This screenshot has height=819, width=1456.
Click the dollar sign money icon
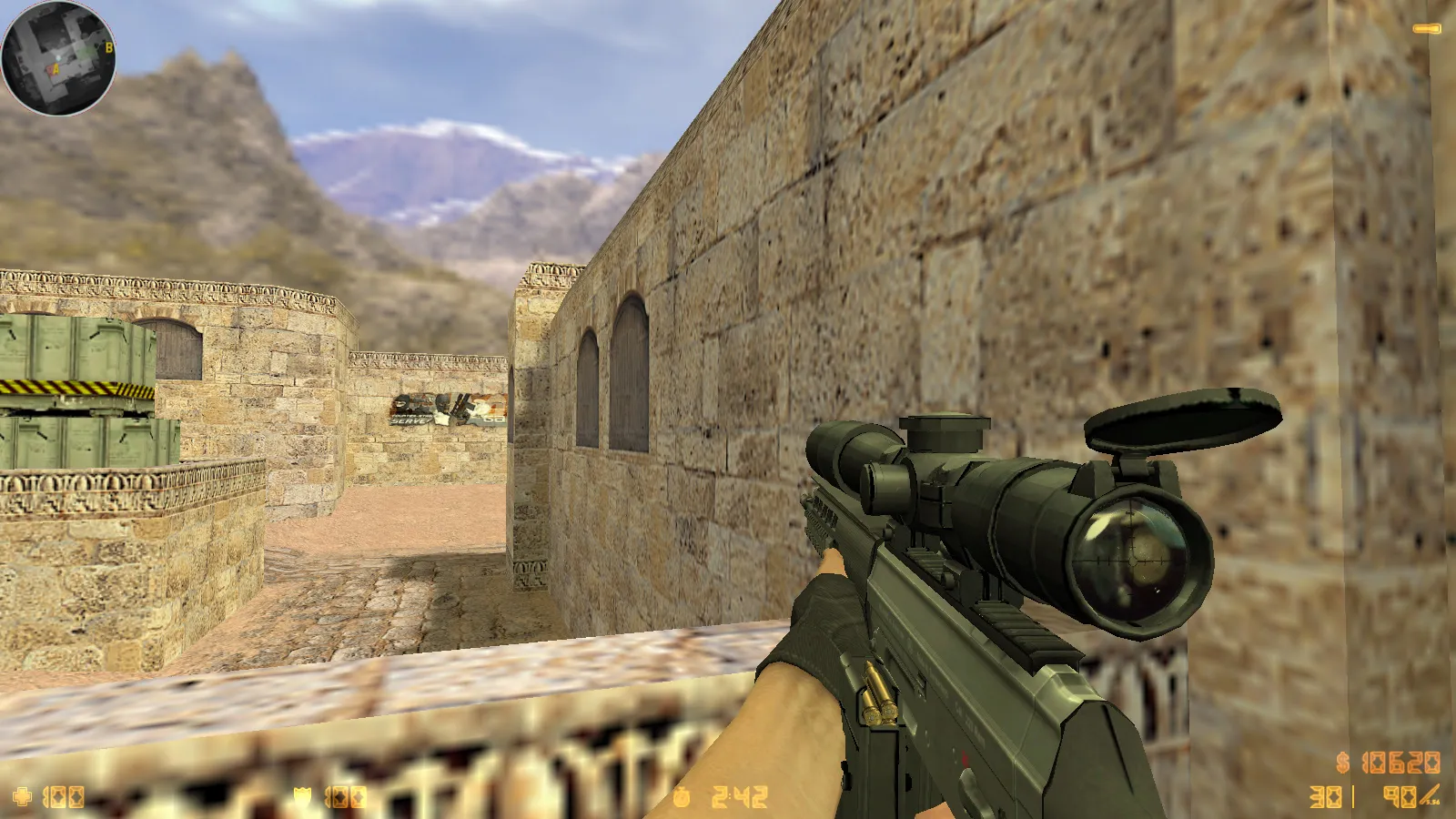1341,762
